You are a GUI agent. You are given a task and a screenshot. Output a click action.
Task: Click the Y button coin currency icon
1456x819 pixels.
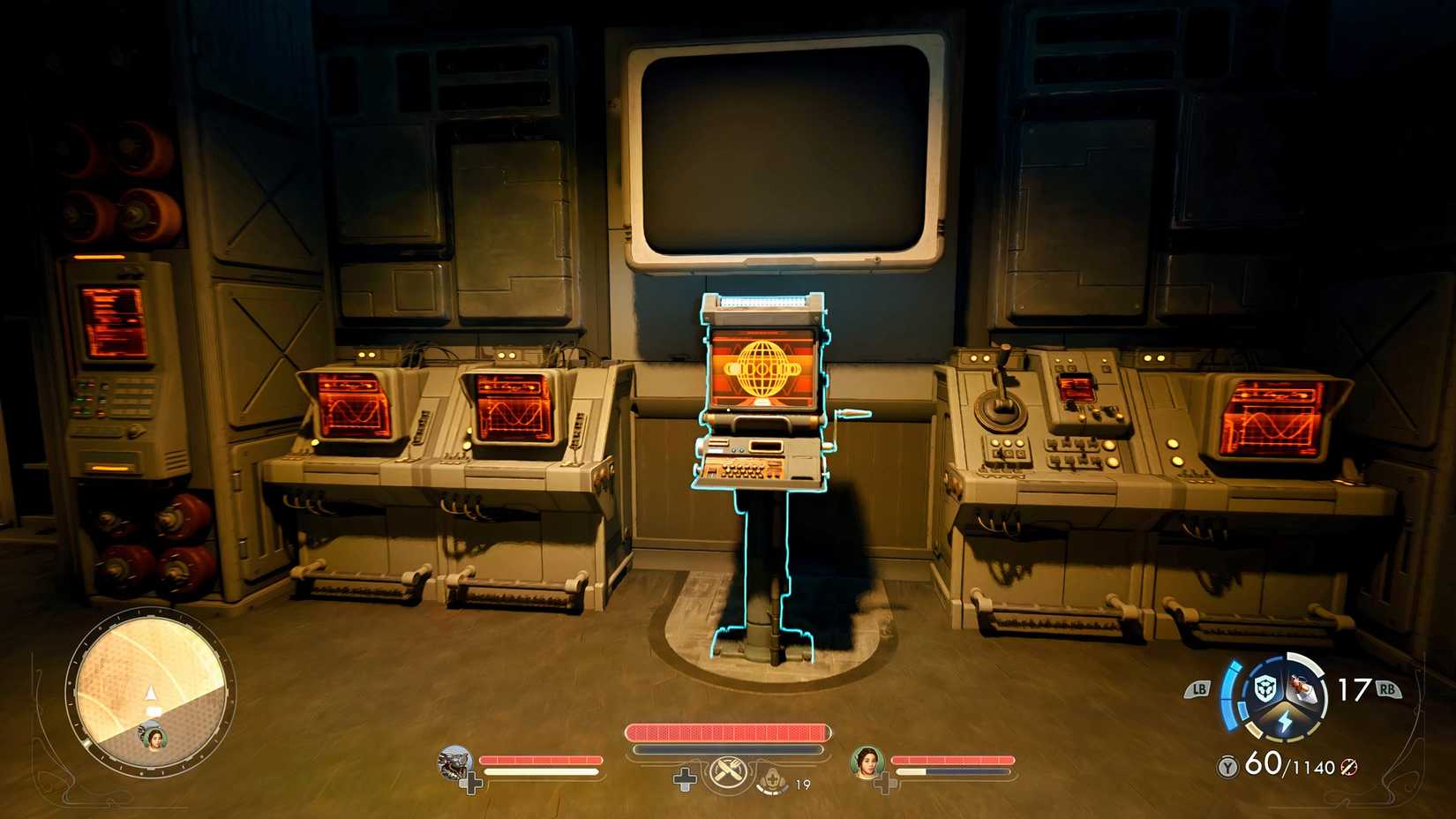[x=1227, y=766]
